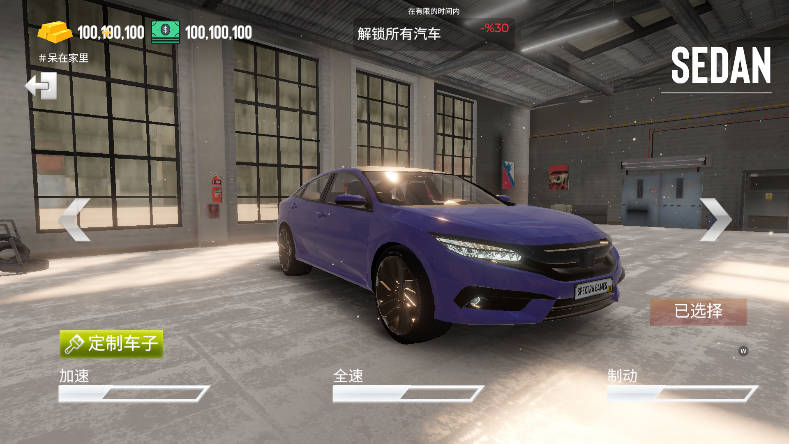Screen dimensions: 789x444
Task: Tap the gold bars currency icon
Action: [x=55, y=32]
